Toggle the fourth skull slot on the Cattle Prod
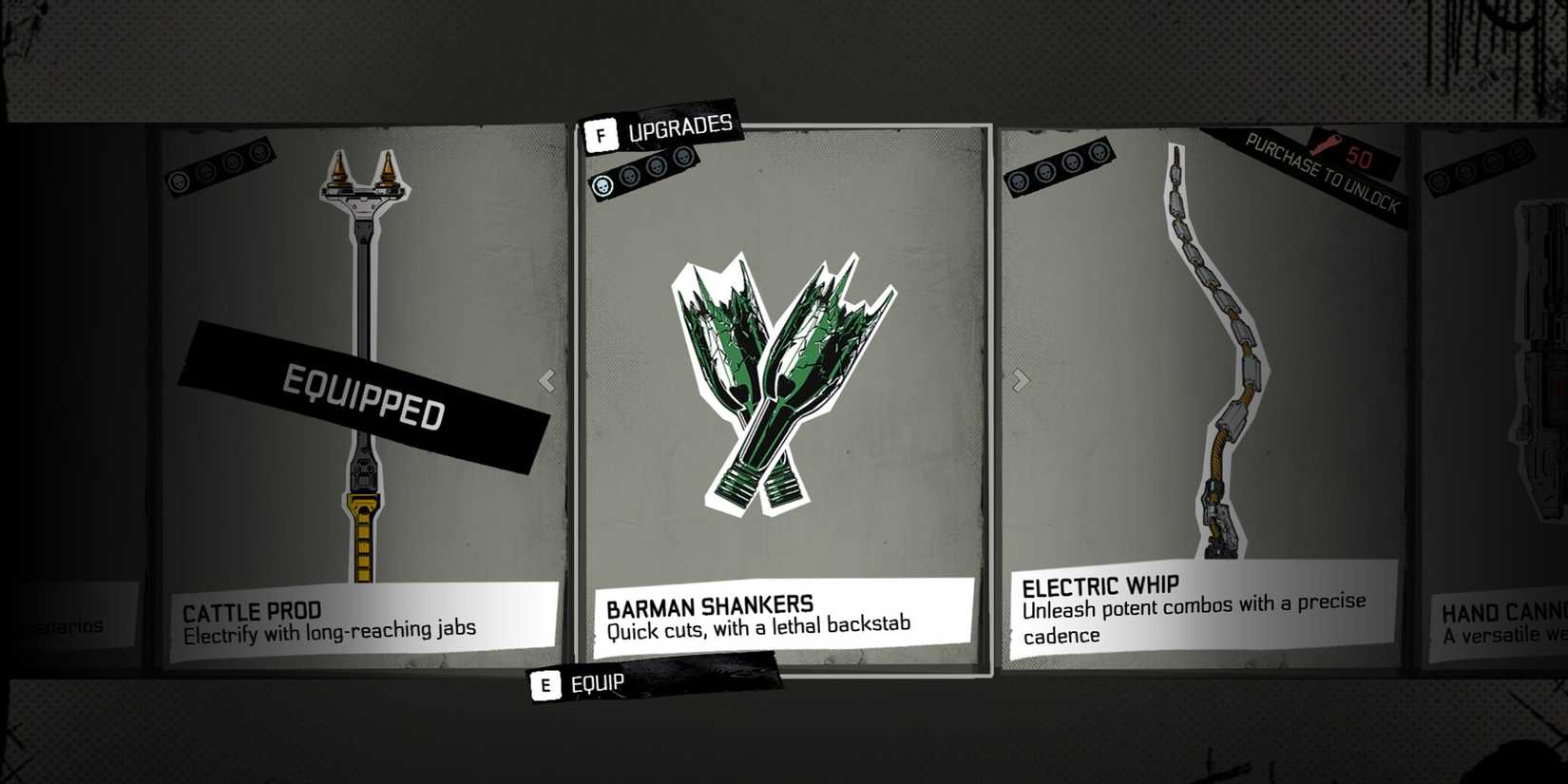 [x=260, y=152]
